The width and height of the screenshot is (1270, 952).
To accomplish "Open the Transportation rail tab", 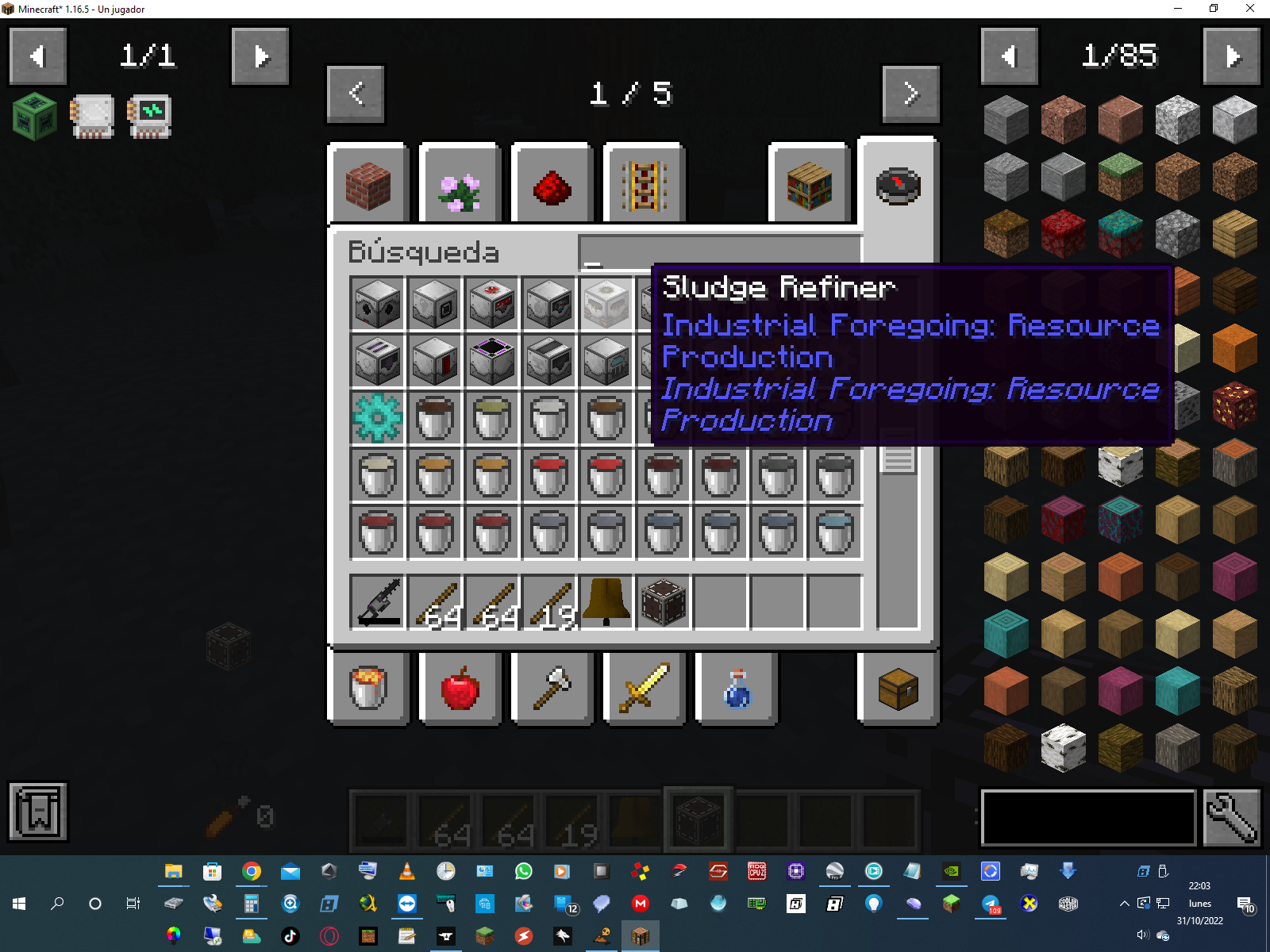I will 644,186.
